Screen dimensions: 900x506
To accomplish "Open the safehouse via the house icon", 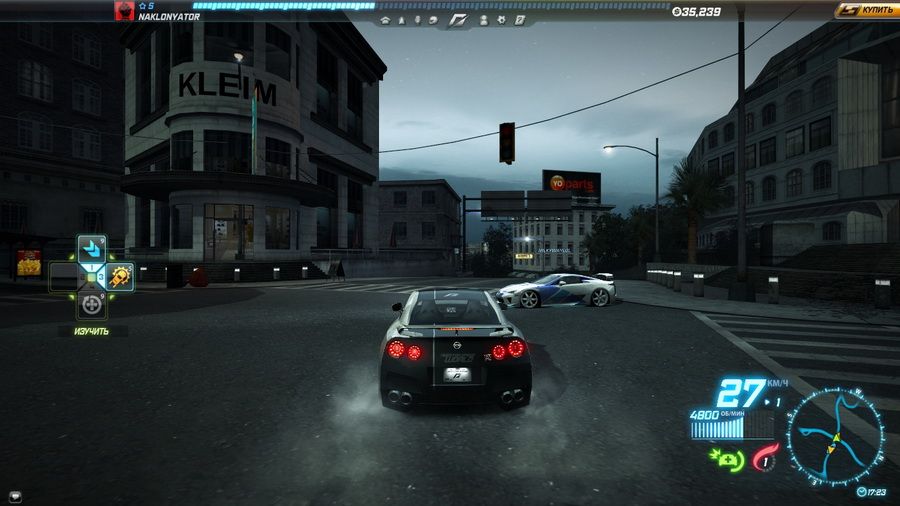I will click(x=385, y=19).
